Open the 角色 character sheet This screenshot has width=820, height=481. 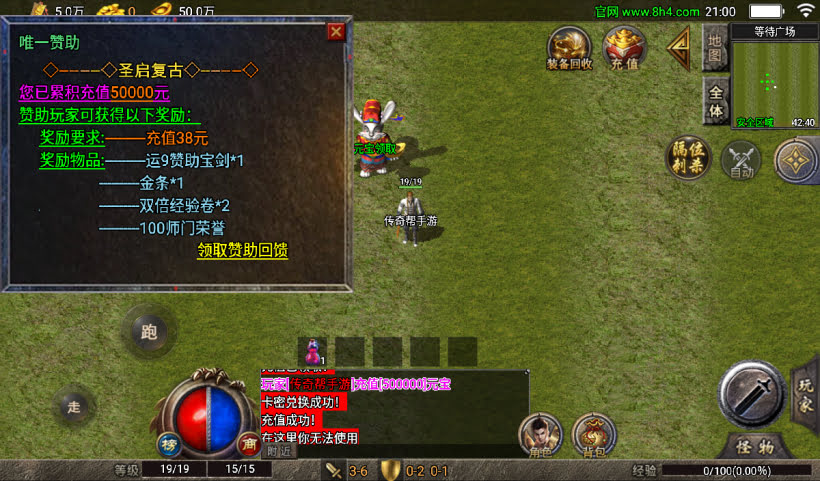tap(540, 434)
